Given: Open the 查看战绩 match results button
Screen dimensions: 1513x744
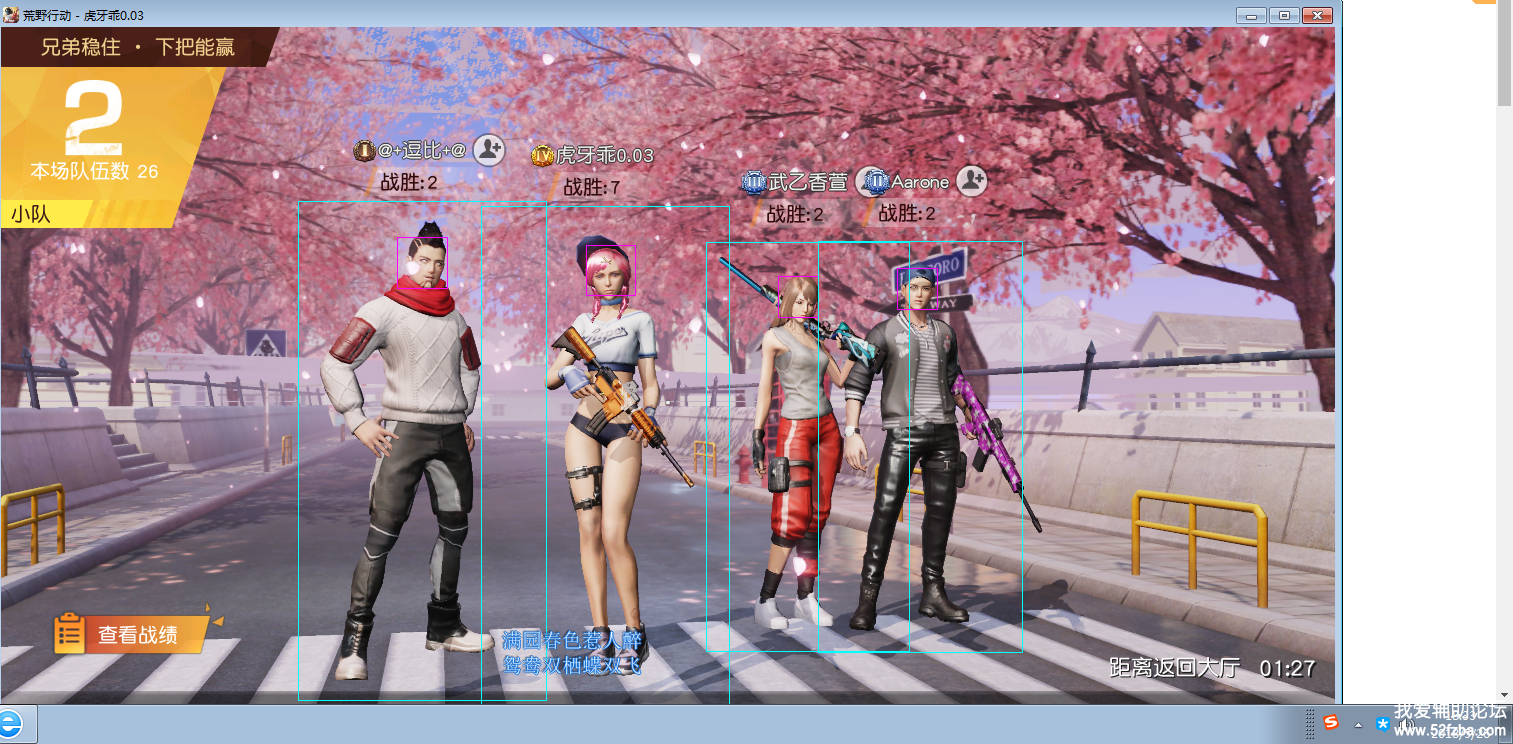Looking at the screenshot, I should [x=136, y=634].
